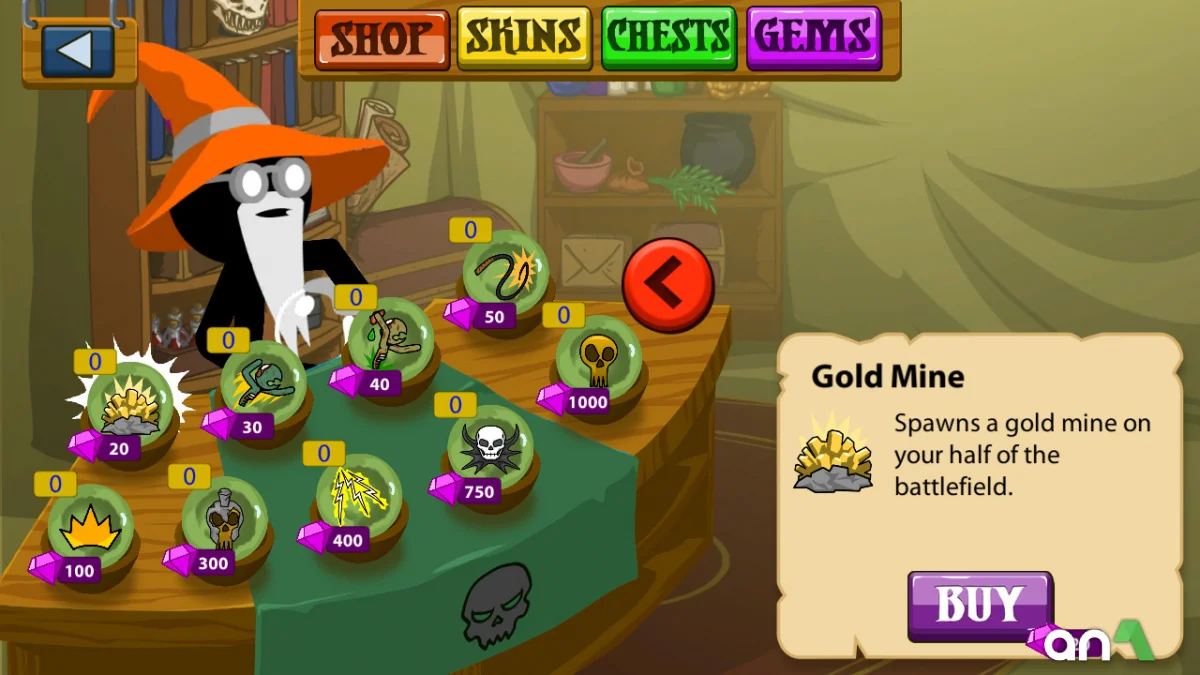Screen dimensions: 1200x675
Task: Buy the Gold Mine spell
Action: pos(980,605)
